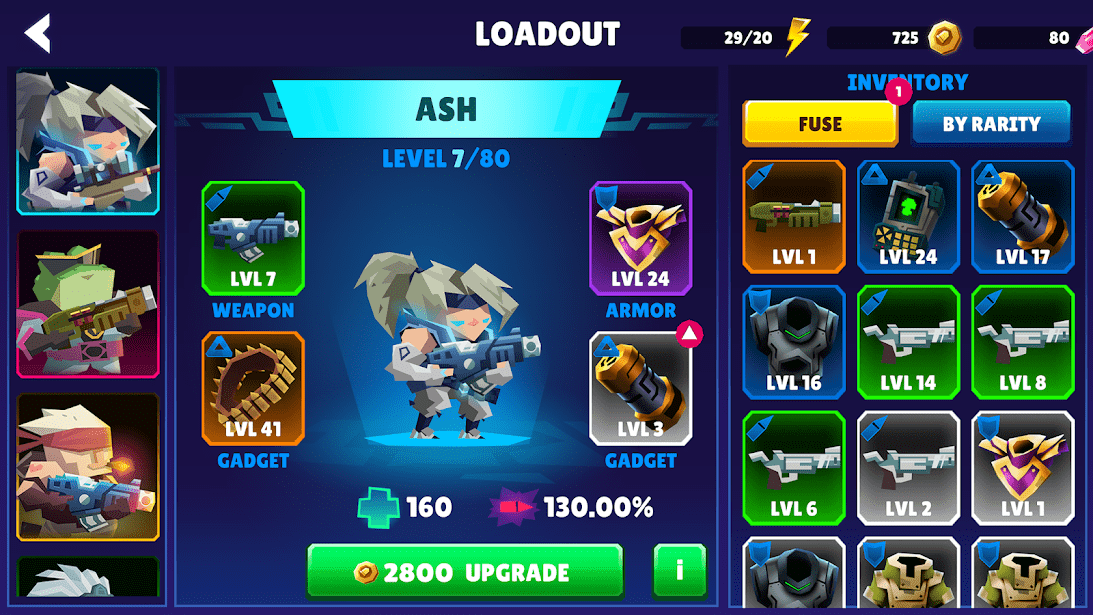Open the Fuse menu
Viewport: 1093px width, 615px height.
(819, 124)
